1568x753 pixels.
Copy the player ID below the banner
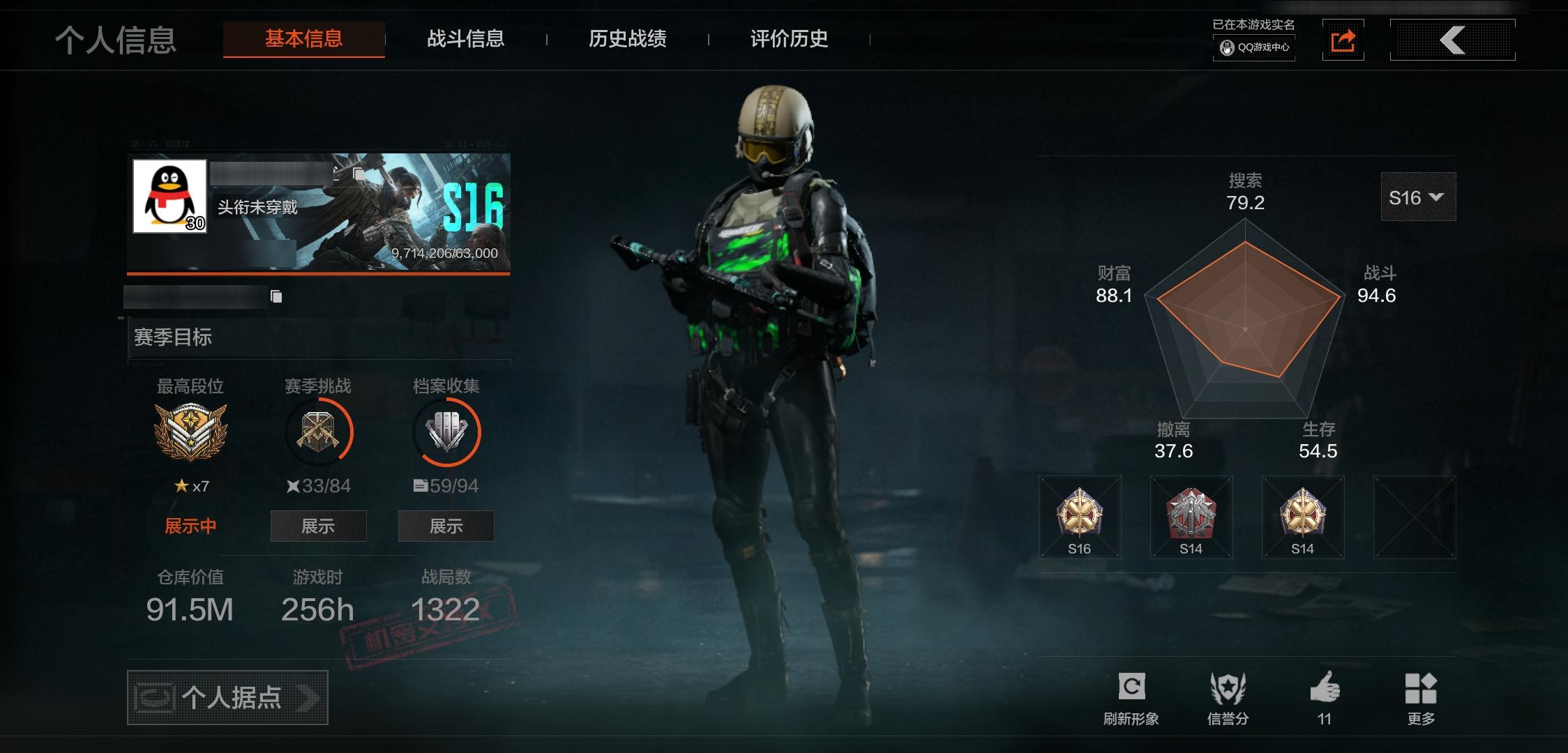[x=276, y=297]
